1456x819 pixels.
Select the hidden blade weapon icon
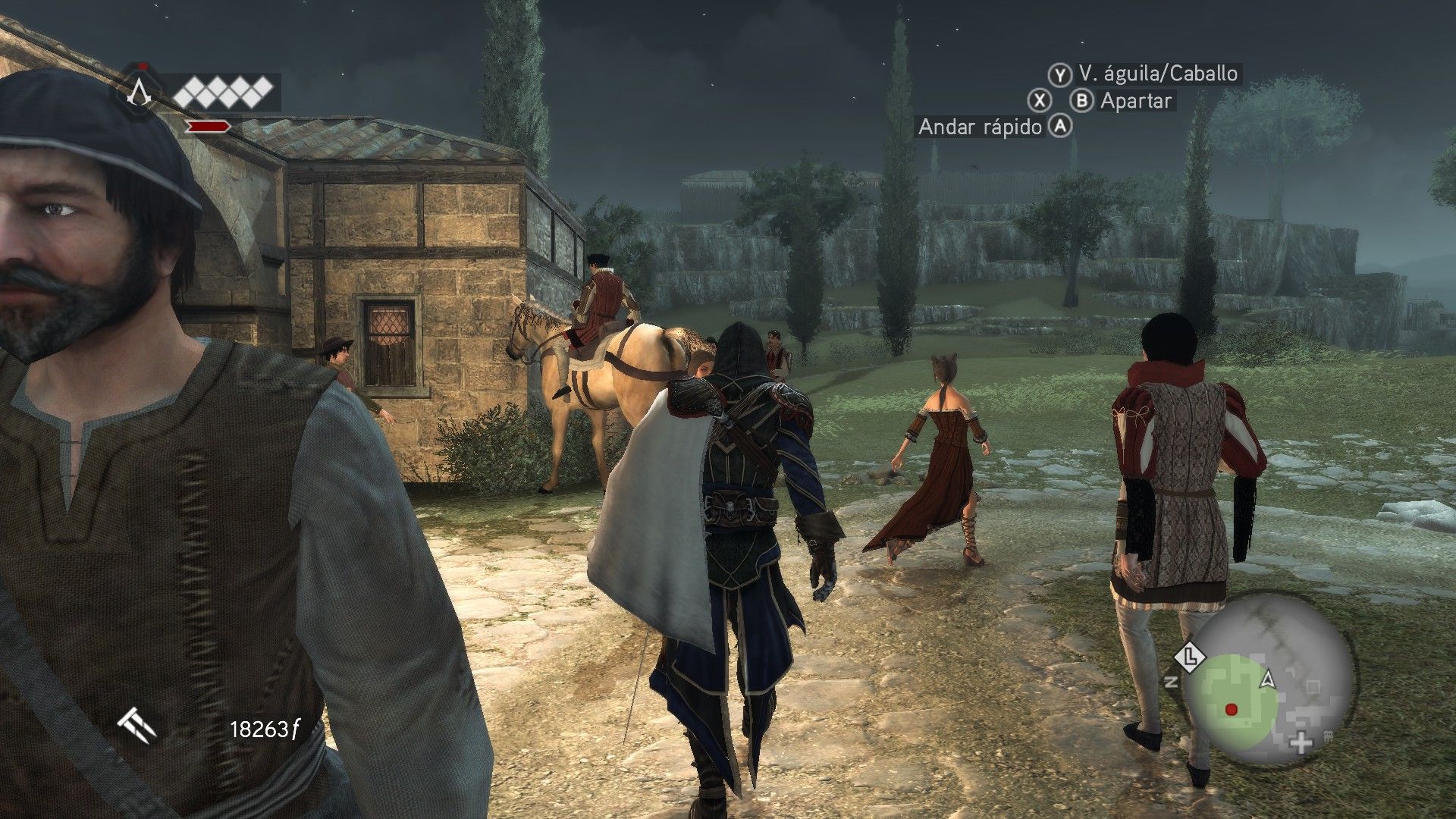[x=137, y=727]
